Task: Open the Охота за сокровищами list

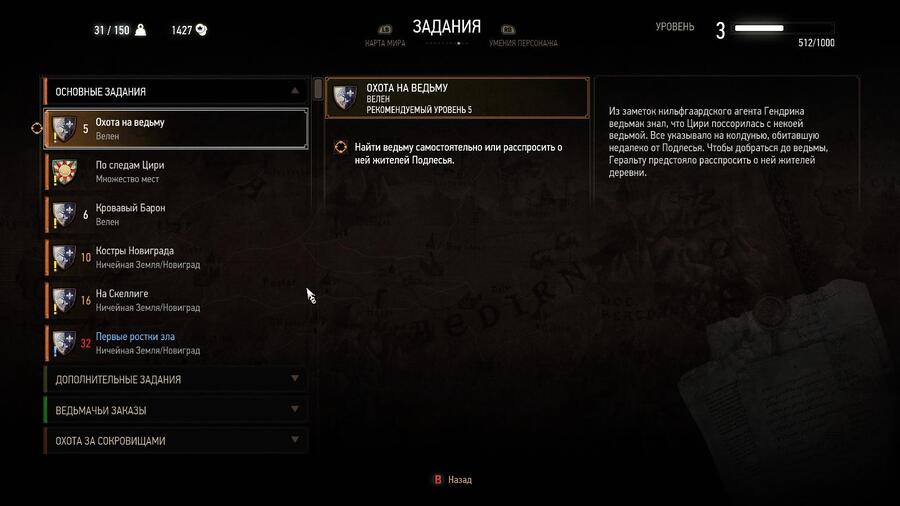Action: tap(175, 441)
